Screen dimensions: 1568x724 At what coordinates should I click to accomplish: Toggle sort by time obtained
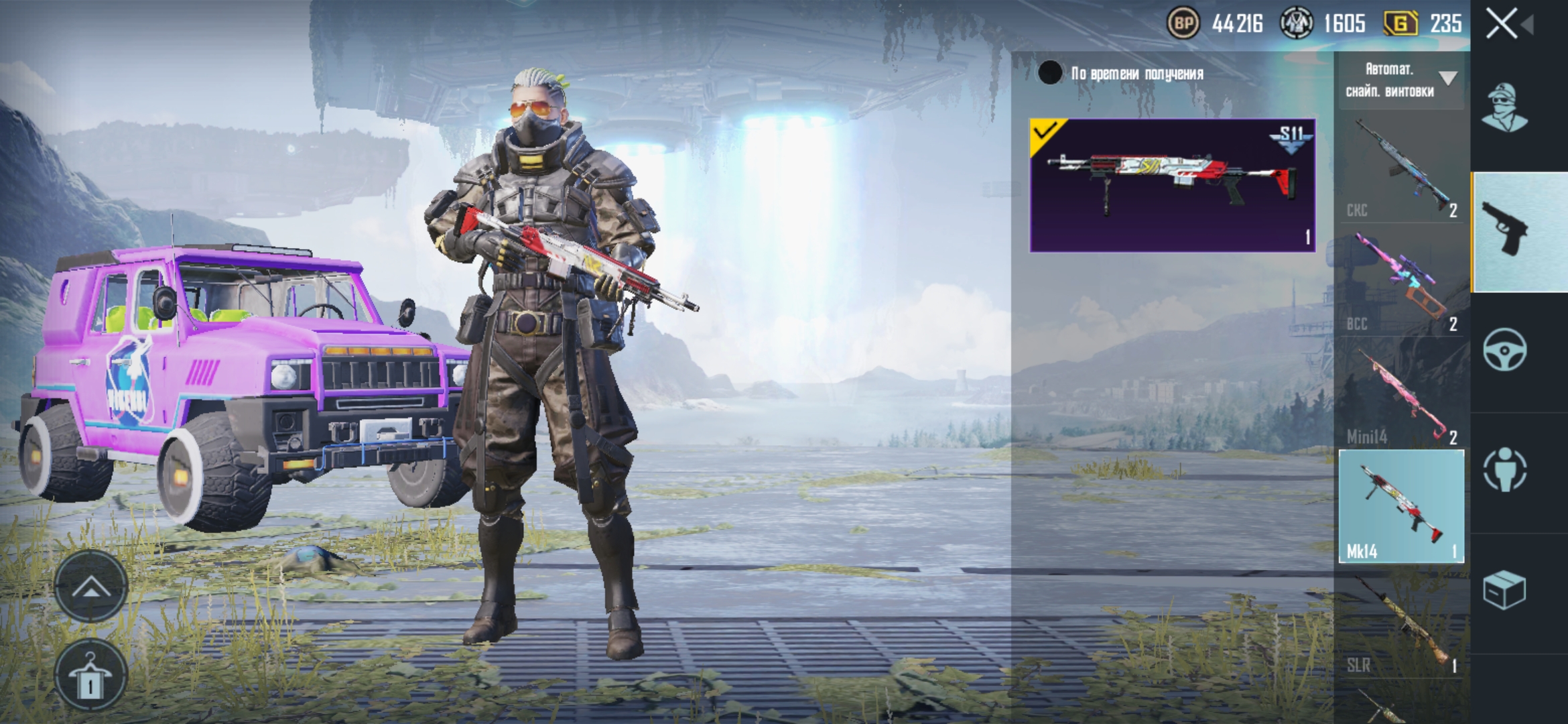pyautogui.click(x=1050, y=73)
